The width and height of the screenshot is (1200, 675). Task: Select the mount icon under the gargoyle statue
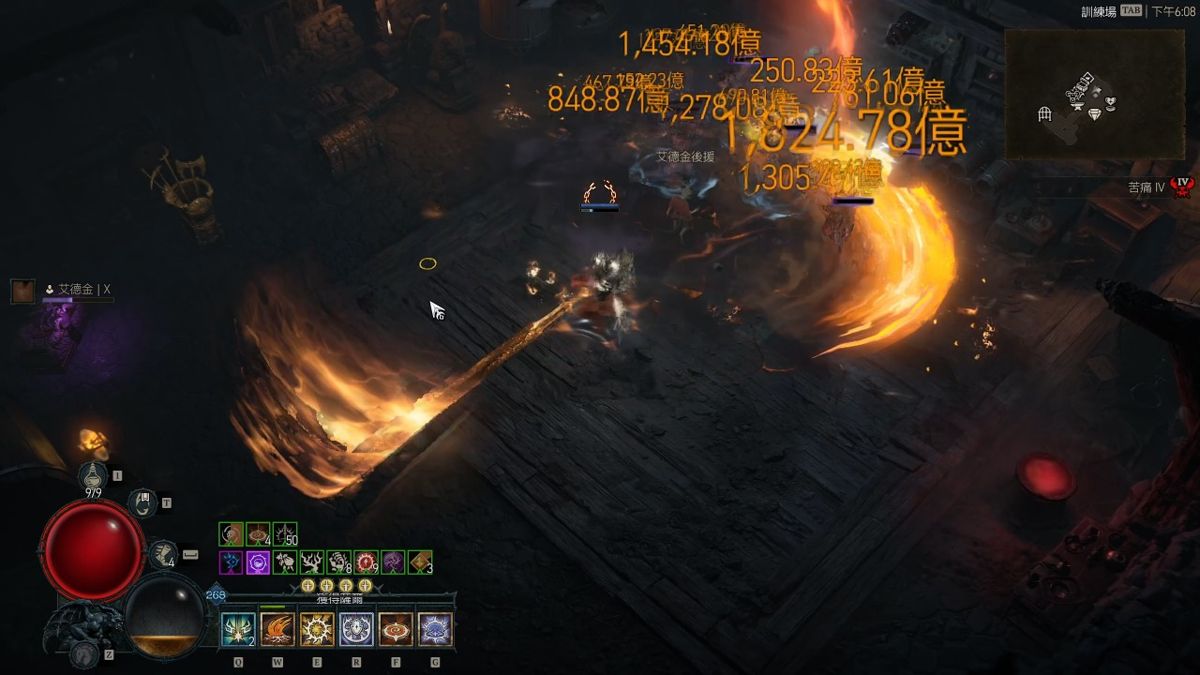(x=84, y=653)
